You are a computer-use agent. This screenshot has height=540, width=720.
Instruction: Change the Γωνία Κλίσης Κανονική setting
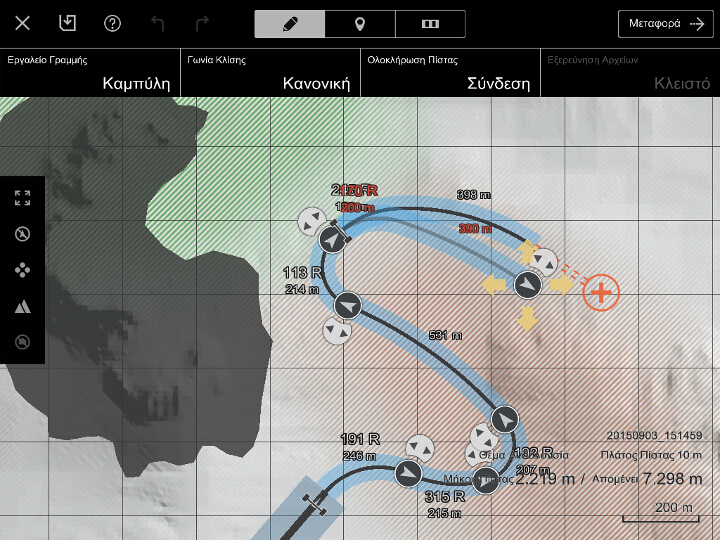point(270,72)
